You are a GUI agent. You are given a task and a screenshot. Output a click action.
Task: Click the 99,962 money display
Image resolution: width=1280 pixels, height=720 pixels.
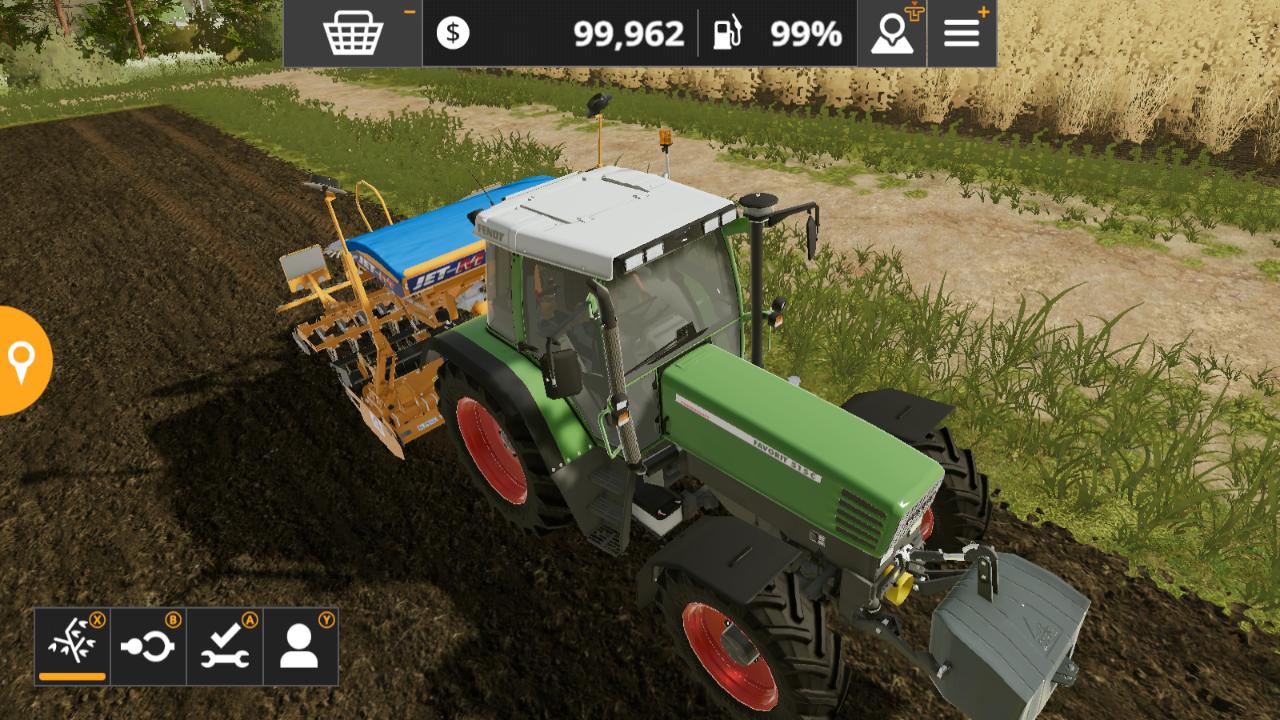click(632, 31)
